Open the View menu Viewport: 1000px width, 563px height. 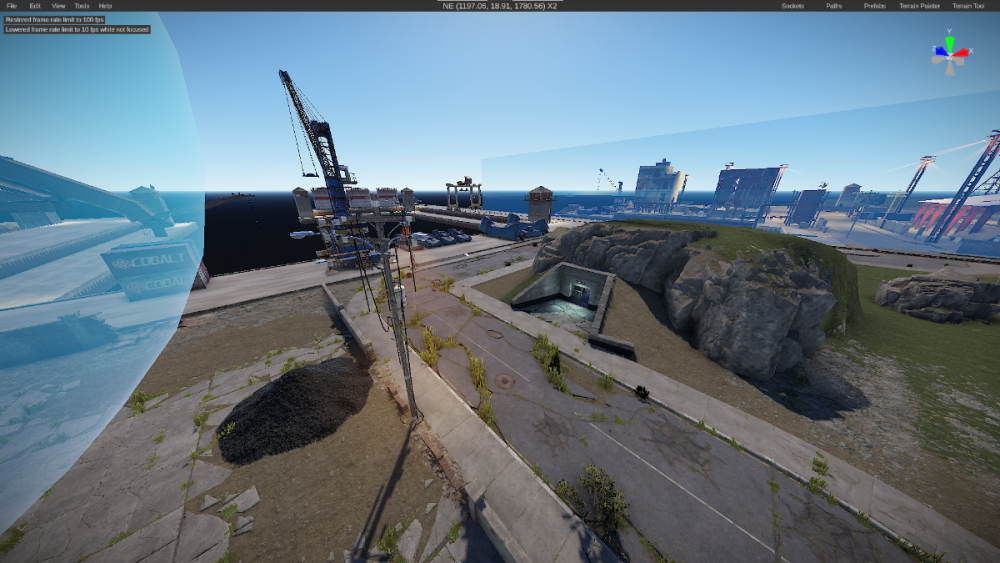[x=59, y=6]
